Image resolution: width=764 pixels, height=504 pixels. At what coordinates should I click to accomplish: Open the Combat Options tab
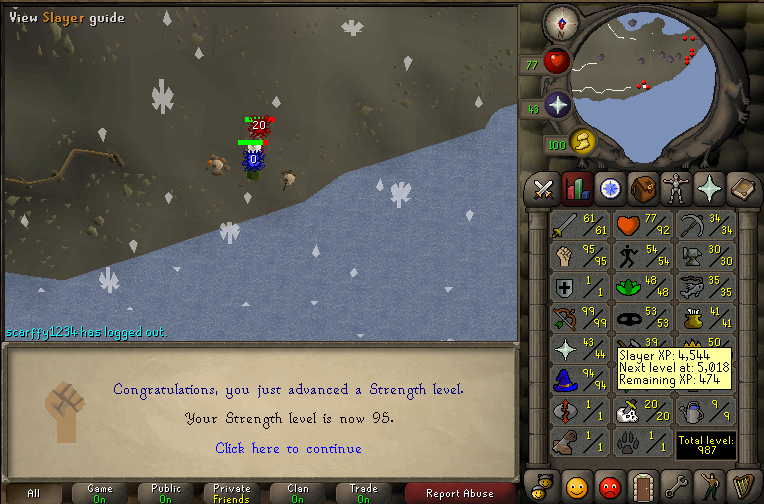(544, 187)
